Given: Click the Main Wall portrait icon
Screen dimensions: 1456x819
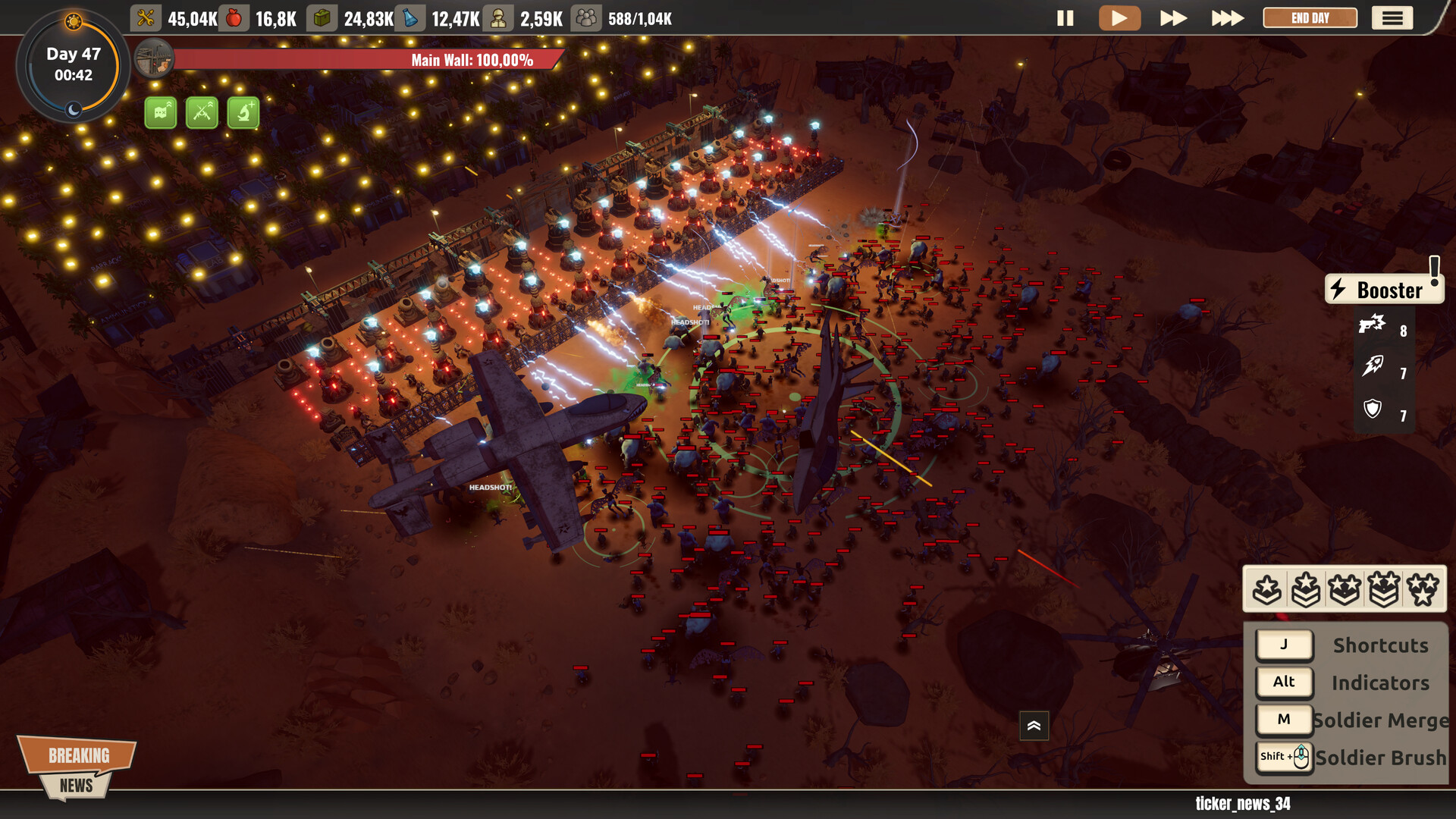Looking at the screenshot, I should click(154, 59).
